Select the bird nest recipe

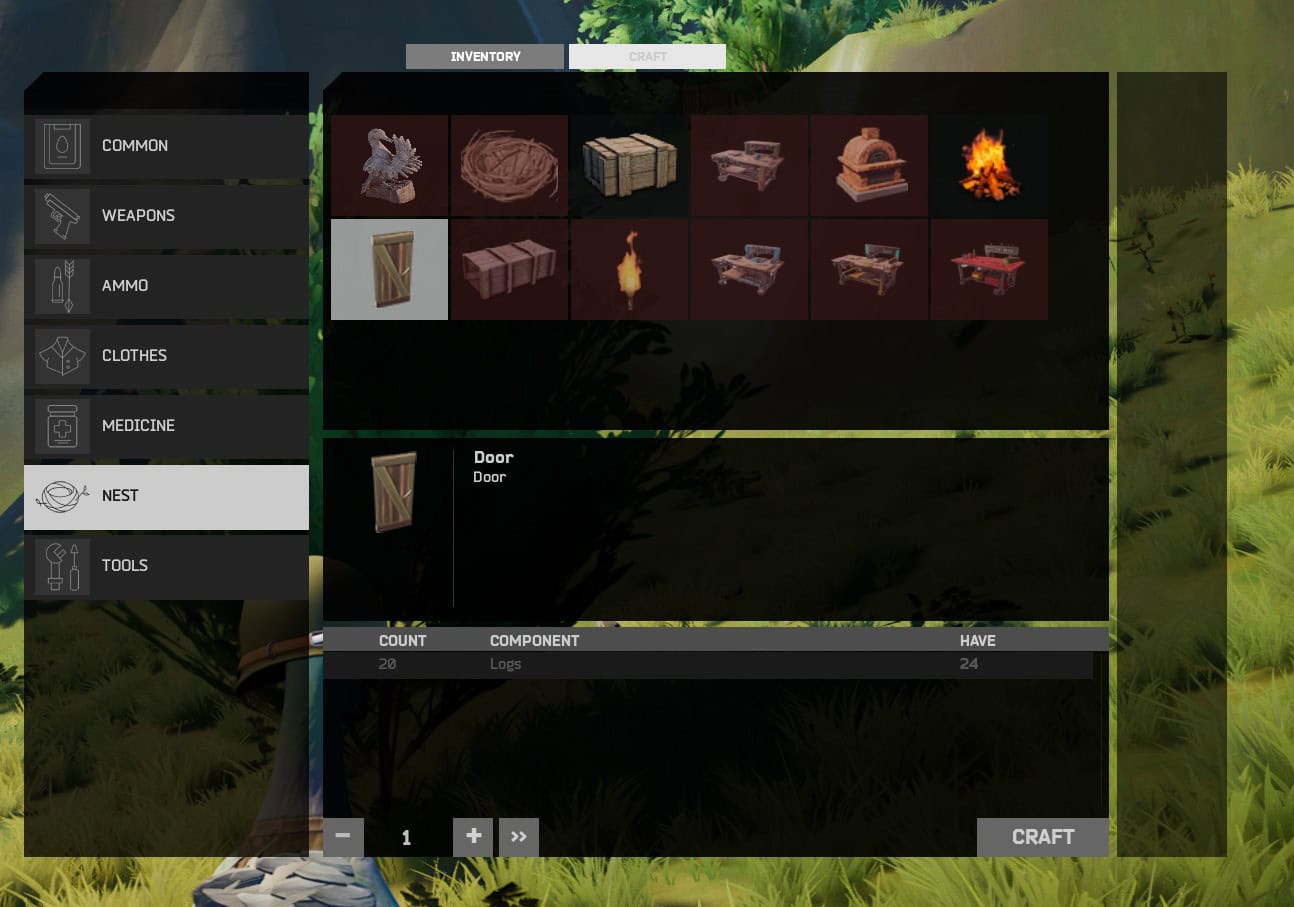(509, 165)
